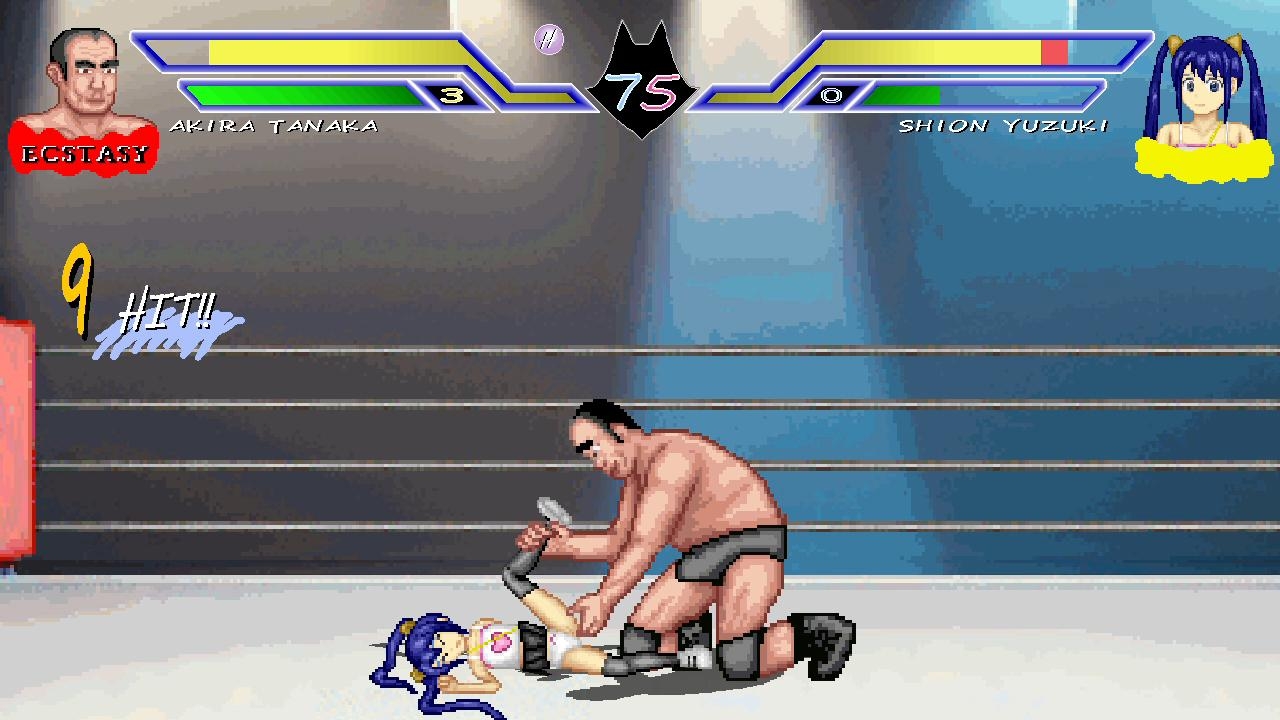The width and height of the screenshot is (1280, 720).
Task: Click Akira Tanaka's green power gauge
Action: [300, 95]
